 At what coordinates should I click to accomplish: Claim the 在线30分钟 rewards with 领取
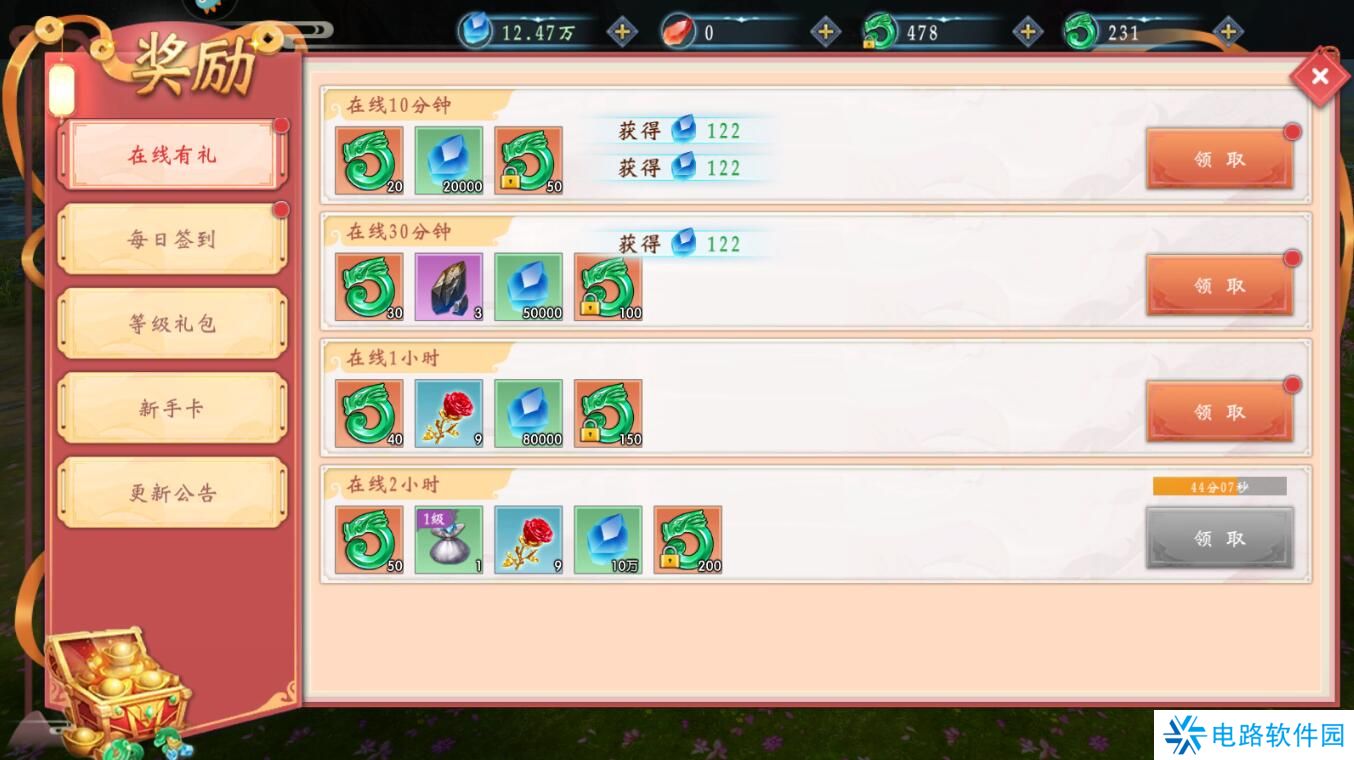coord(1220,284)
